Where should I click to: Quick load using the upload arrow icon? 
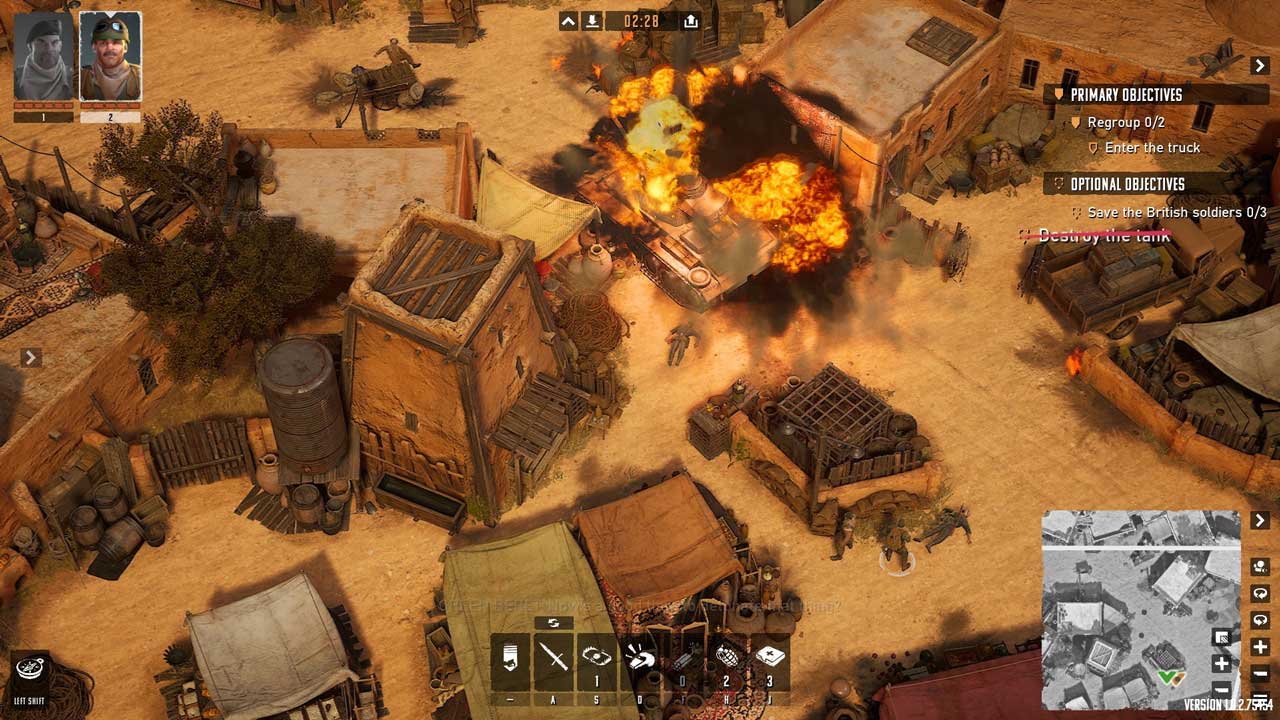[x=691, y=21]
